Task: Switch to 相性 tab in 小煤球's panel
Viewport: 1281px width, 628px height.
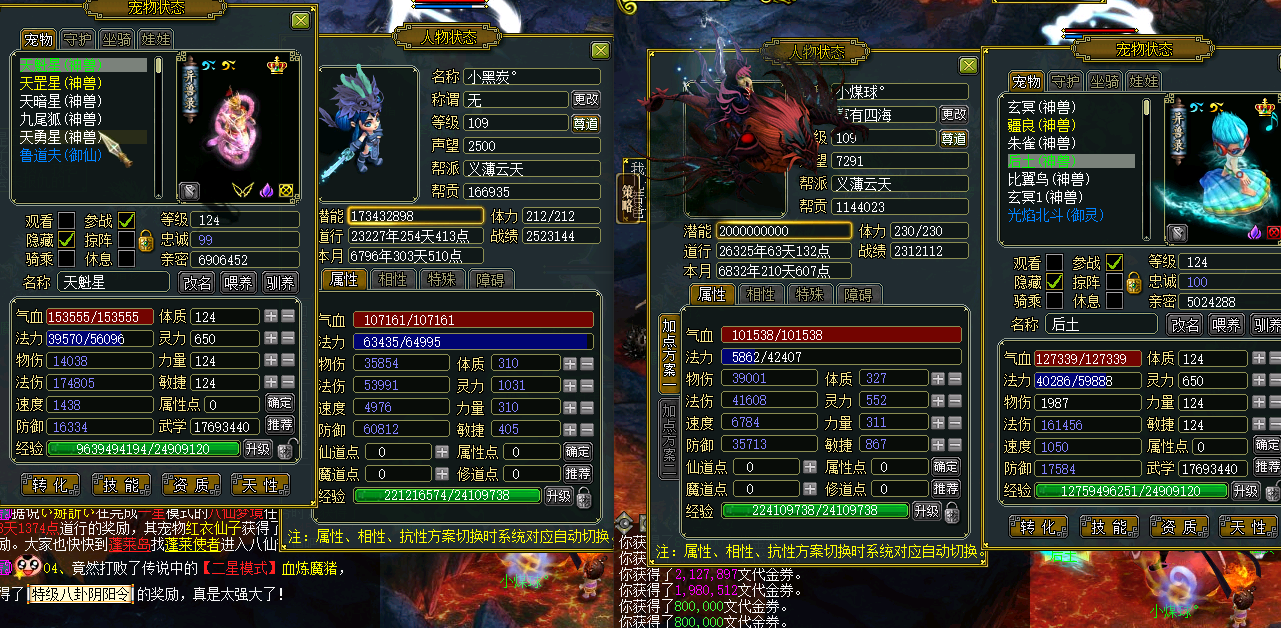Action: 761,294
